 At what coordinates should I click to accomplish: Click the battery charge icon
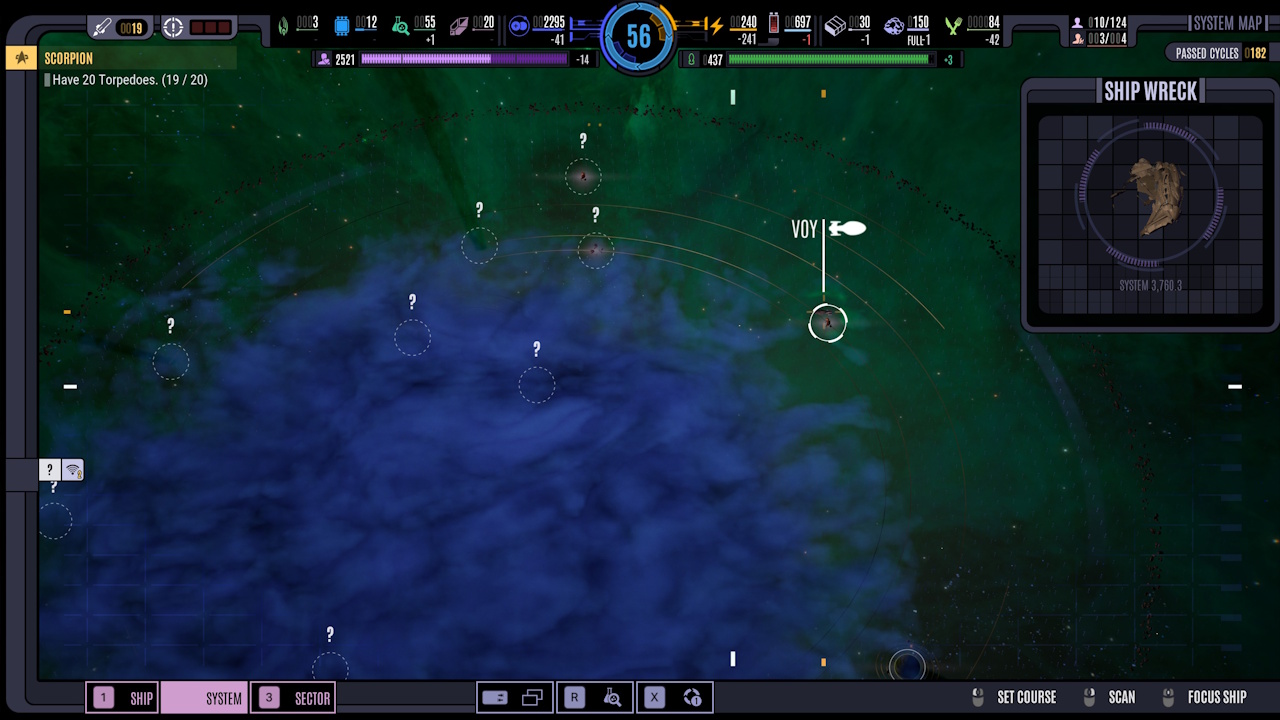(775, 25)
